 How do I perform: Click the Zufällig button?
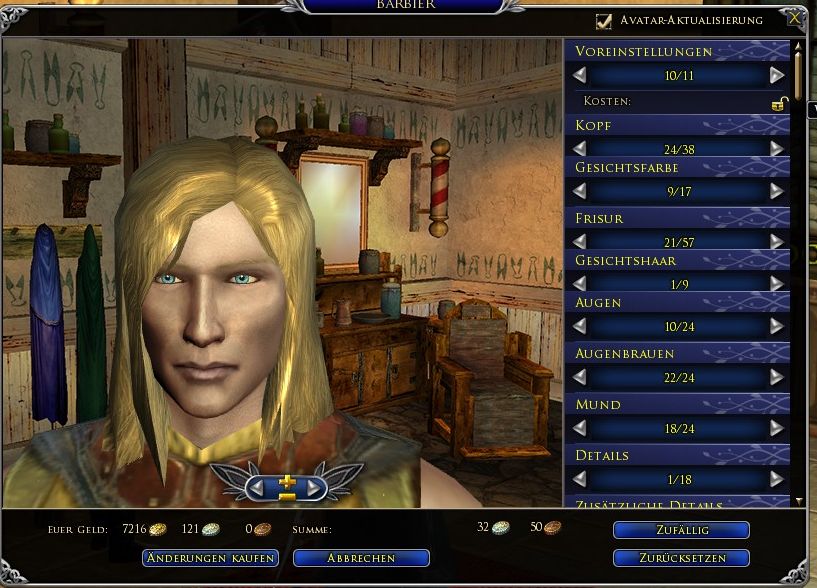pyautogui.click(x=681, y=530)
